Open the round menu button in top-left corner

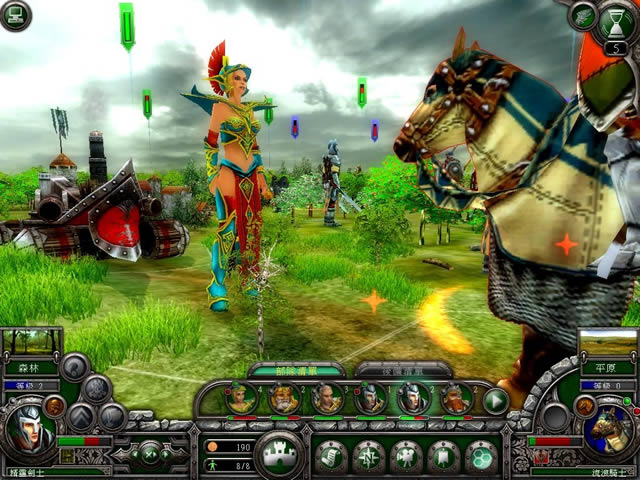[x=15, y=14]
